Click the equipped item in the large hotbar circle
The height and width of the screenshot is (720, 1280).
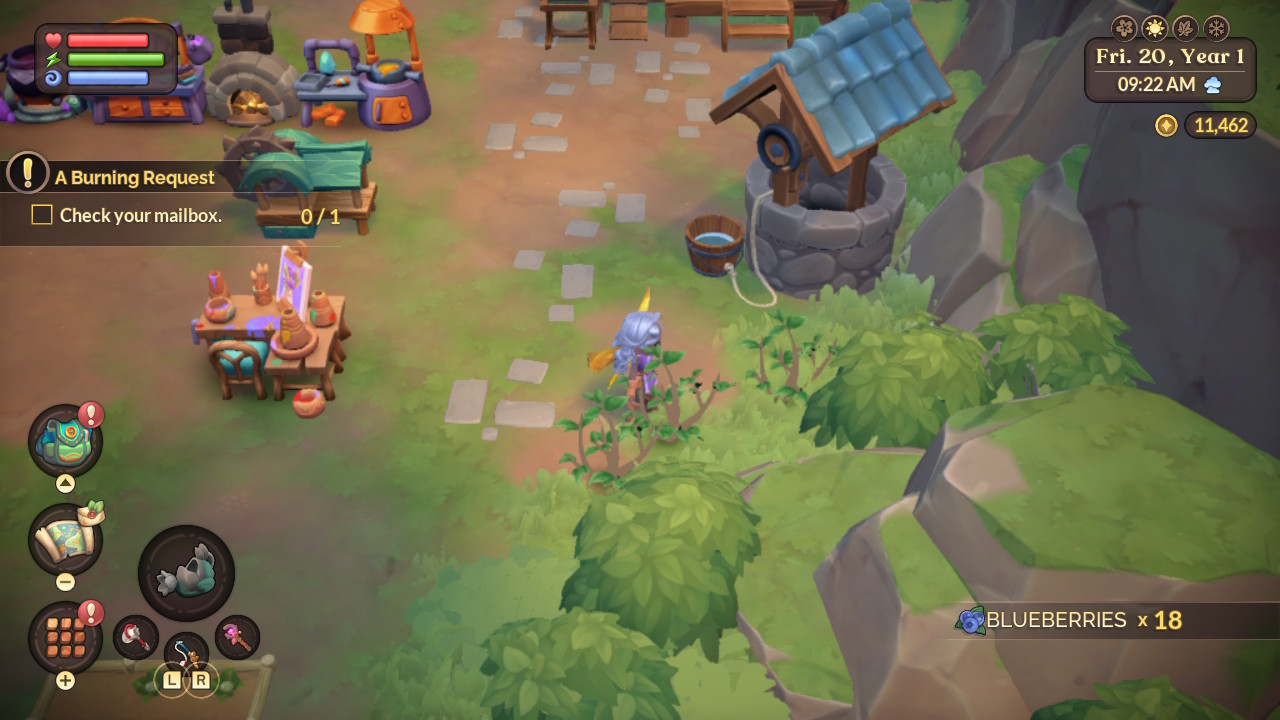point(189,567)
